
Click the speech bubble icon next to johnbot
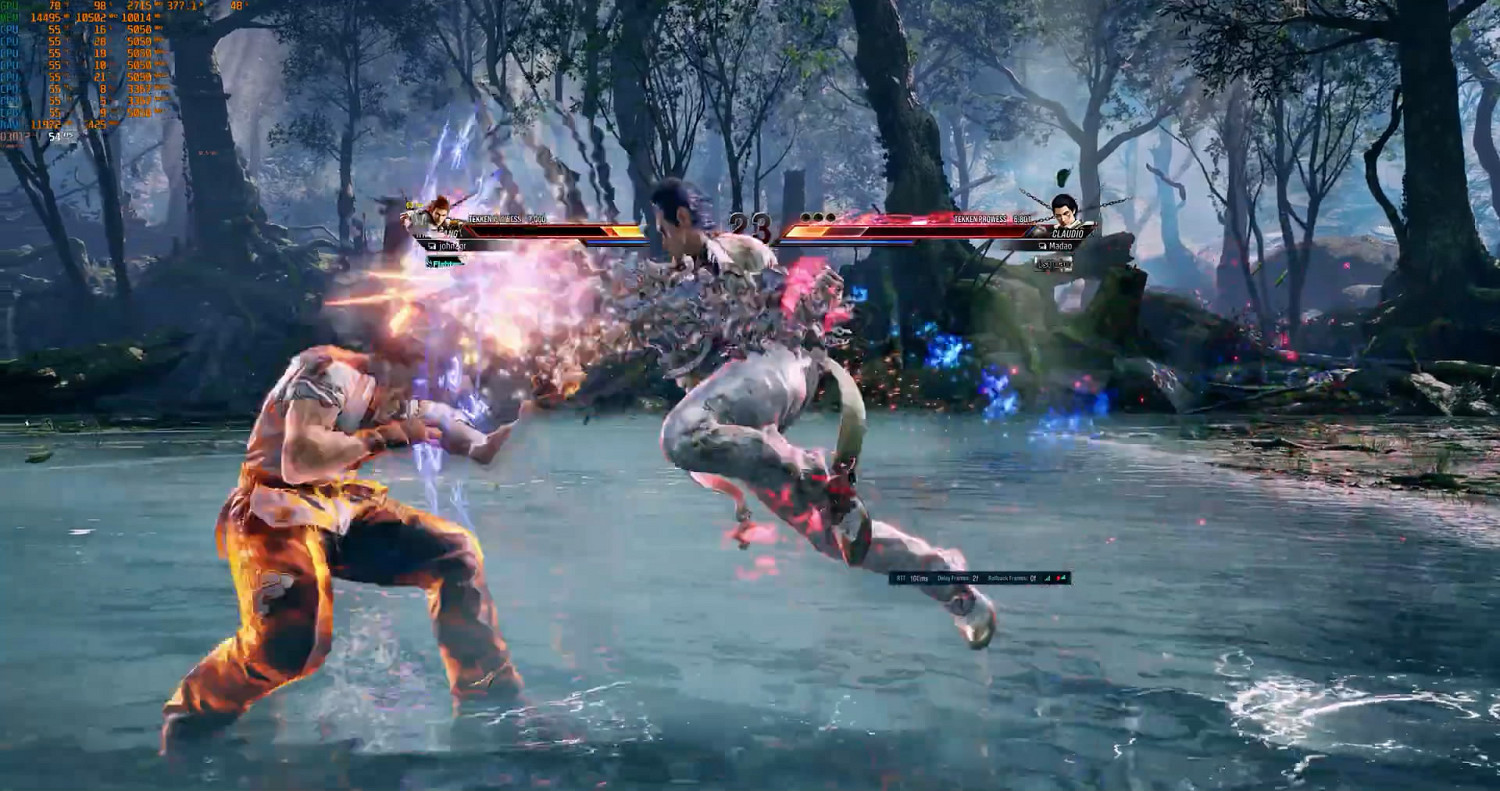430,244
